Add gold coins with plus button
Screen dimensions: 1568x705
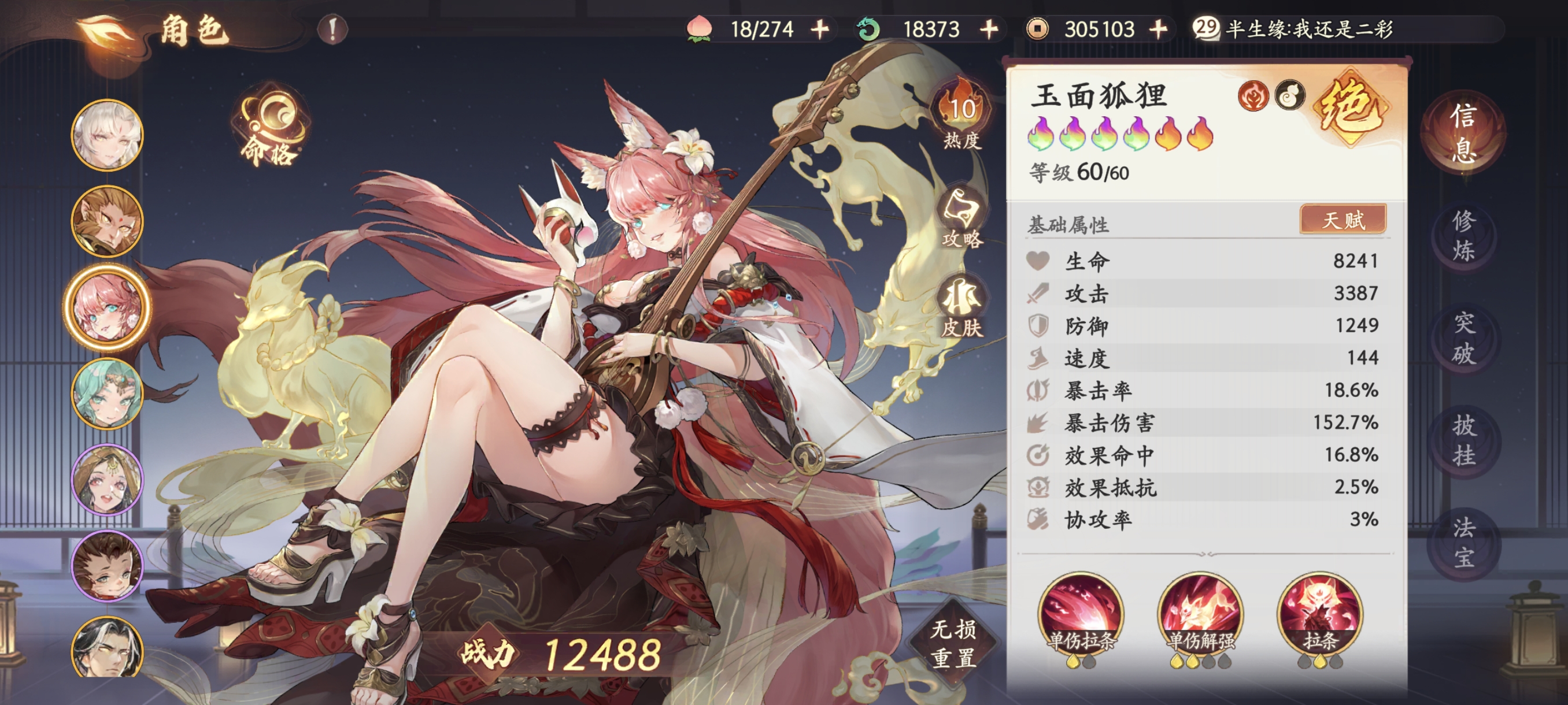tap(1158, 29)
